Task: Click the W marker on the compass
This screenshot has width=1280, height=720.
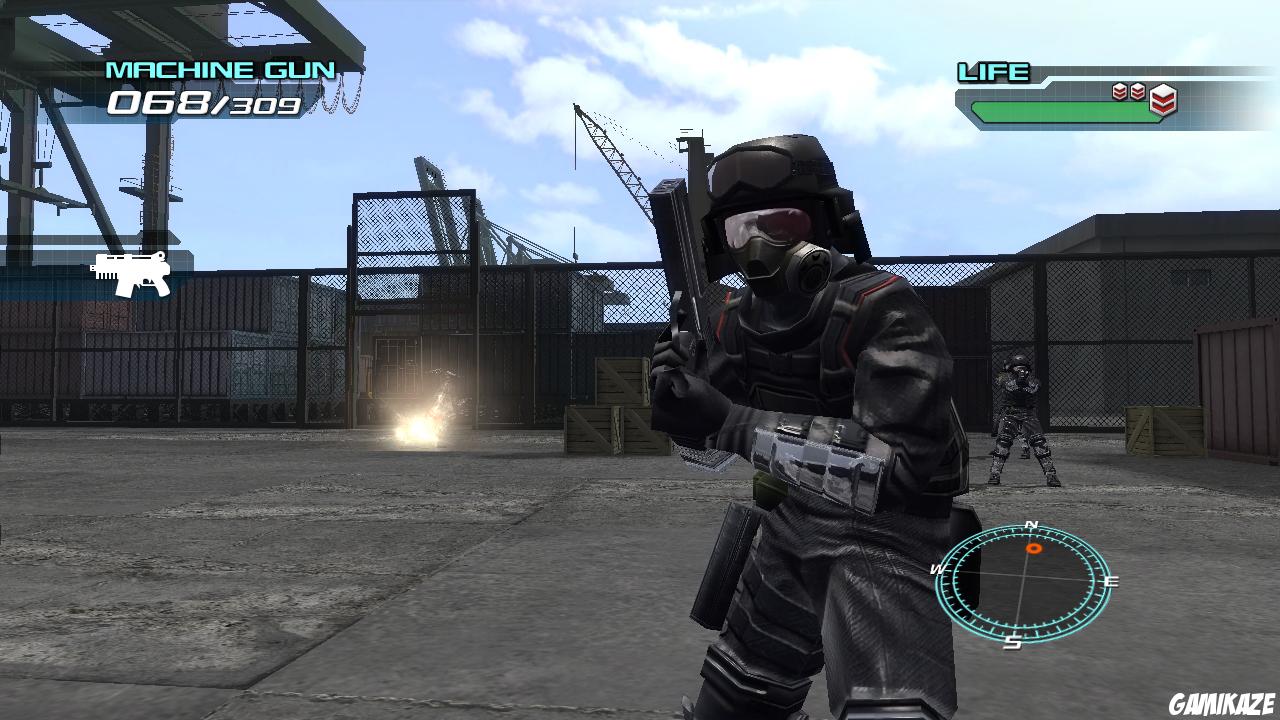Action: pos(937,570)
